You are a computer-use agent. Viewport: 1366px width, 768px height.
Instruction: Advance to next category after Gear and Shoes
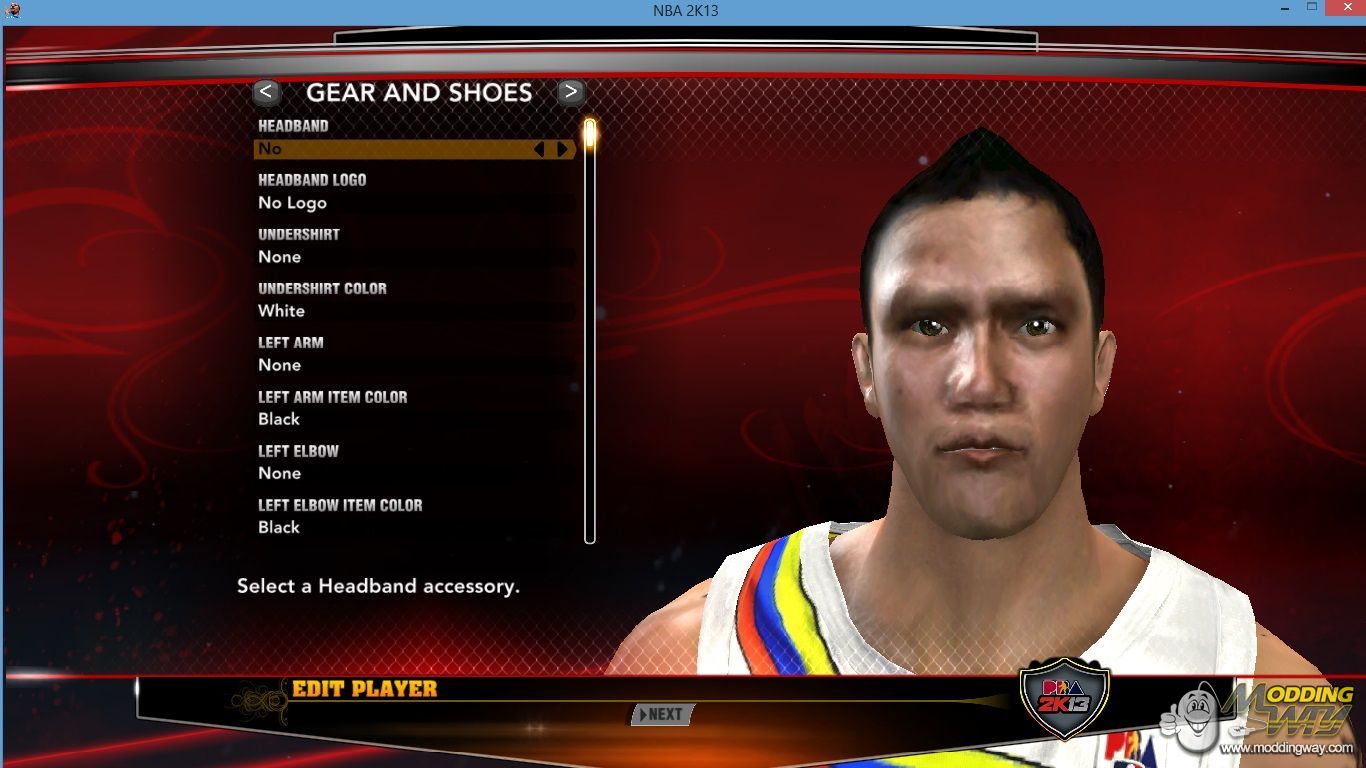tap(571, 93)
